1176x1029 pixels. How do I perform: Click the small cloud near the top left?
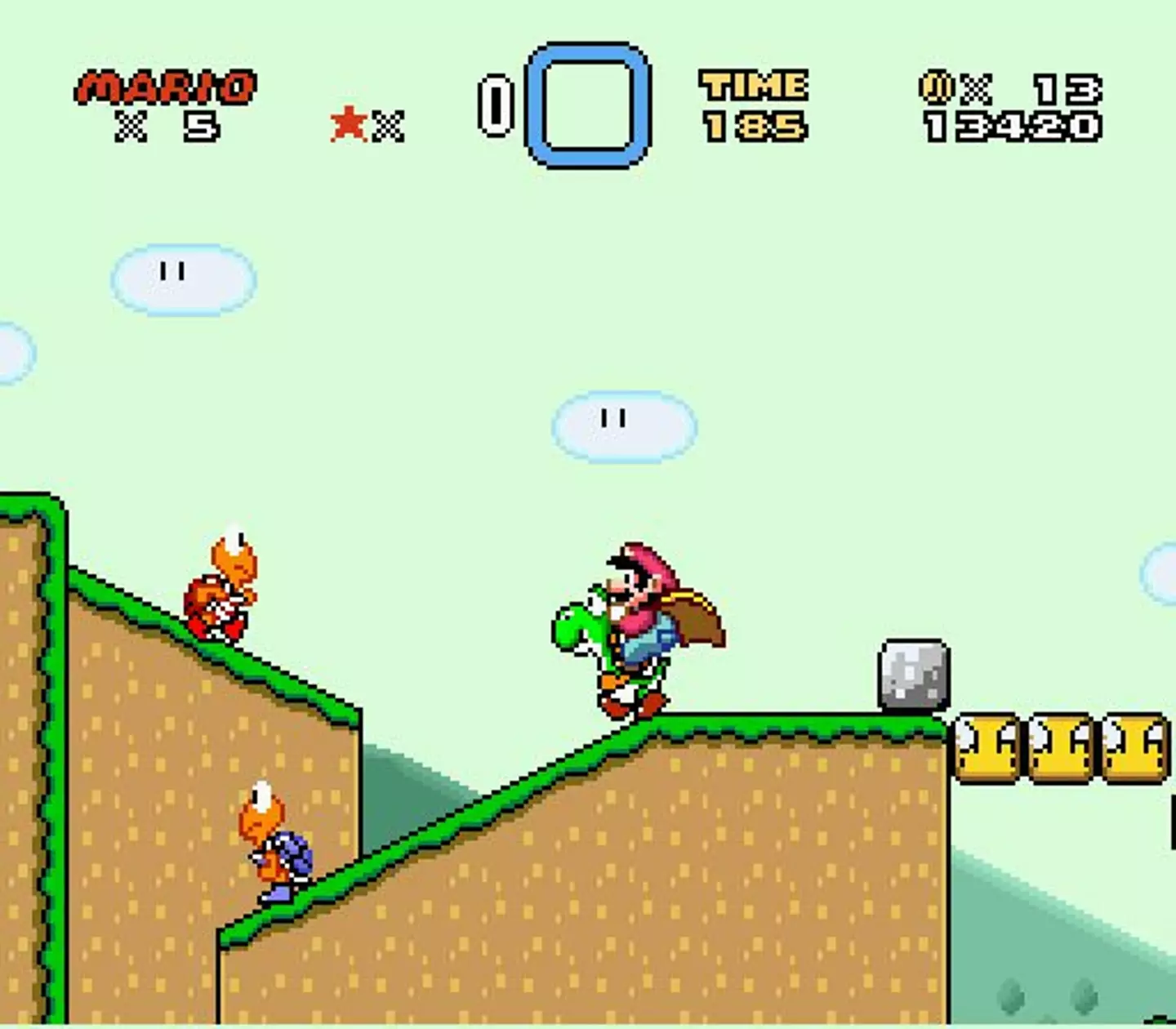184,278
